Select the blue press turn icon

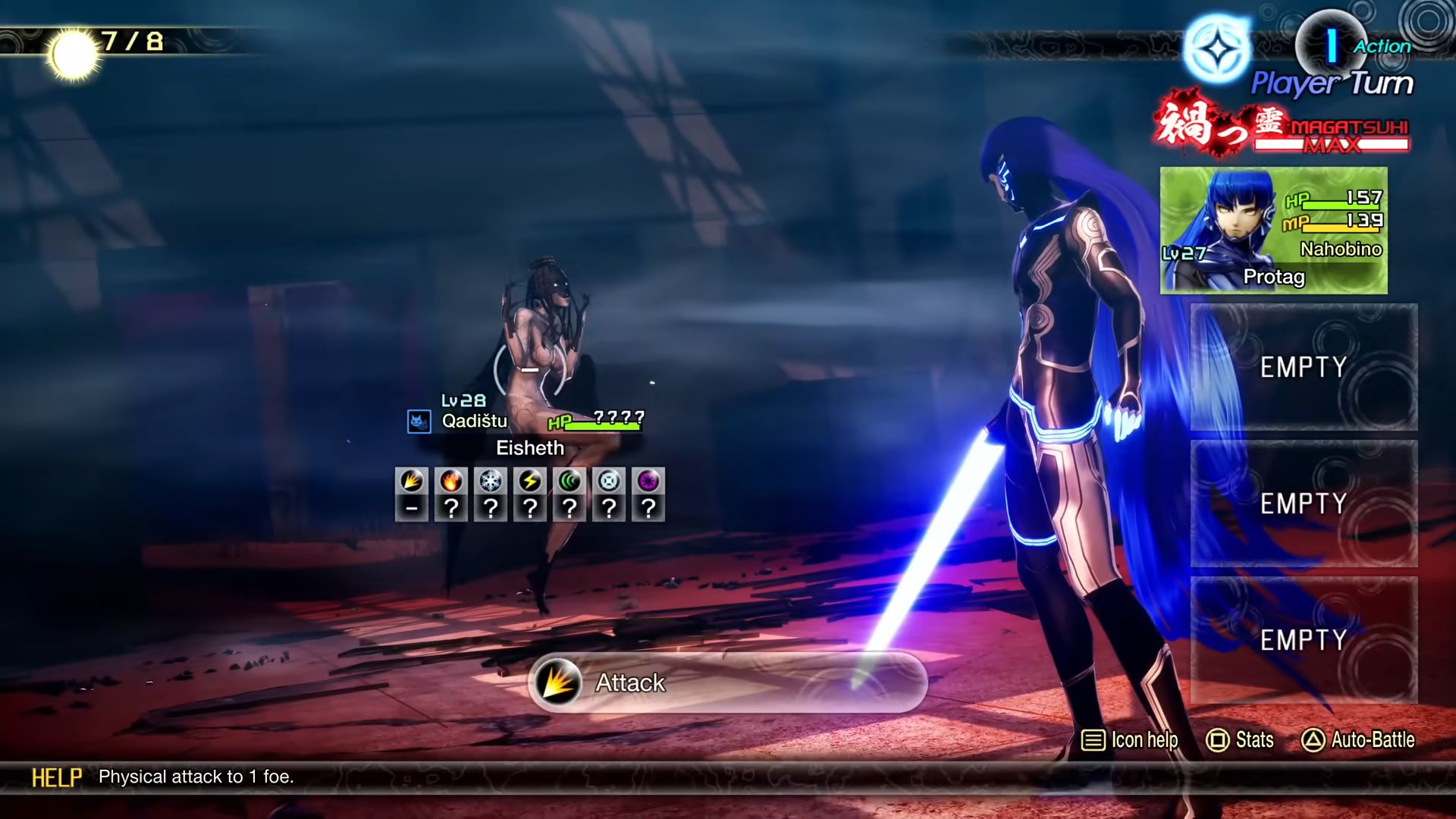(x=1218, y=50)
